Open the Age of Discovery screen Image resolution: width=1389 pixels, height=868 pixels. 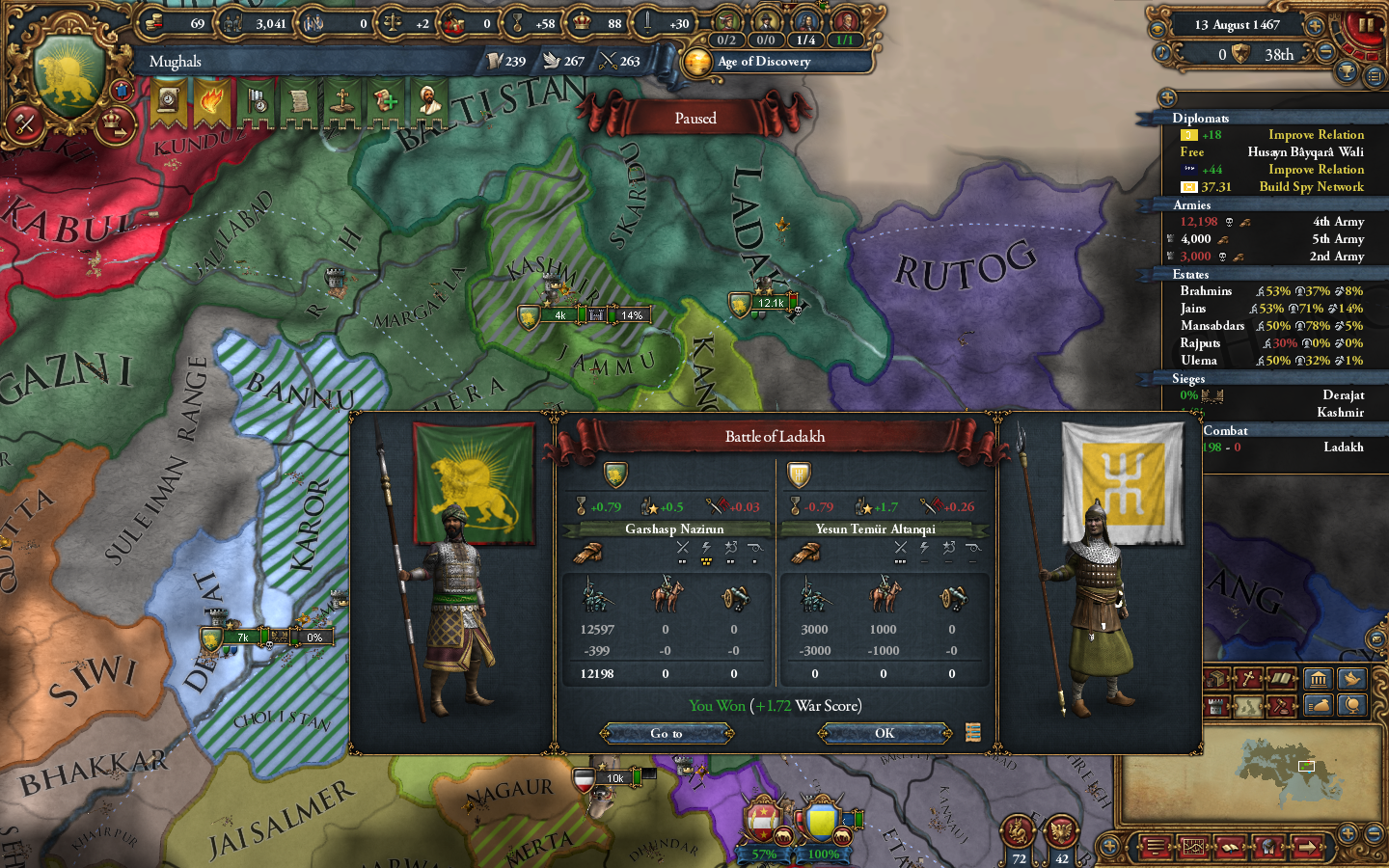tap(761, 62)
